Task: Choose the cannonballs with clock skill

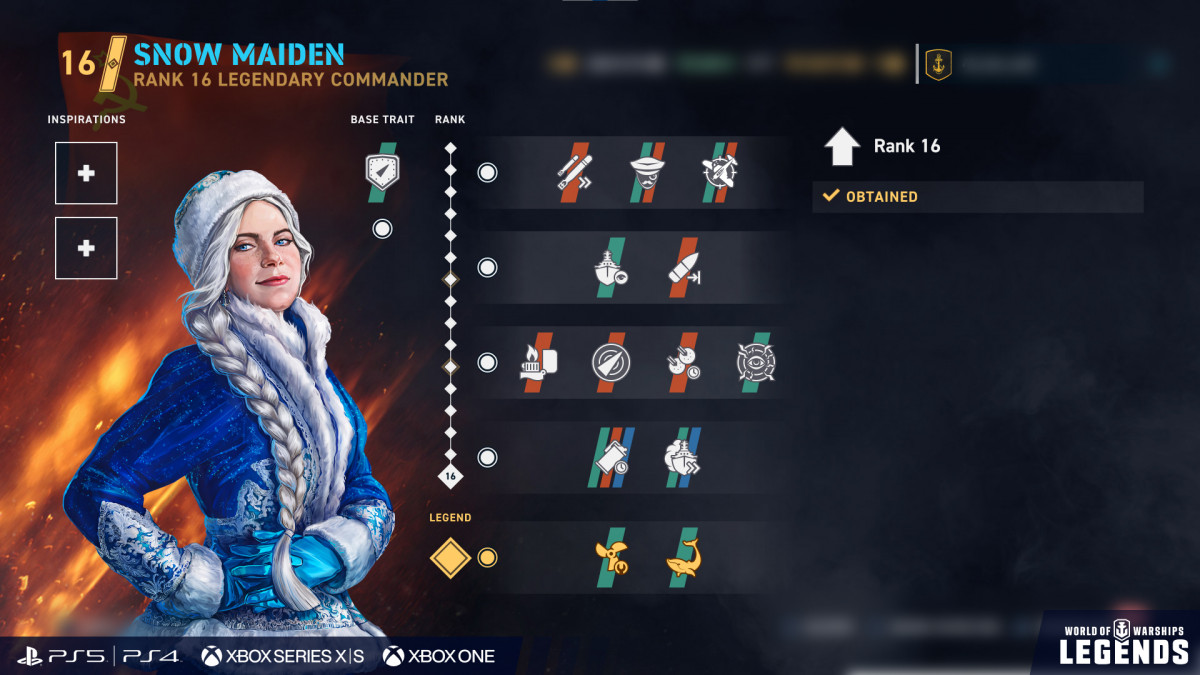Action: click(x=684, y=362)
